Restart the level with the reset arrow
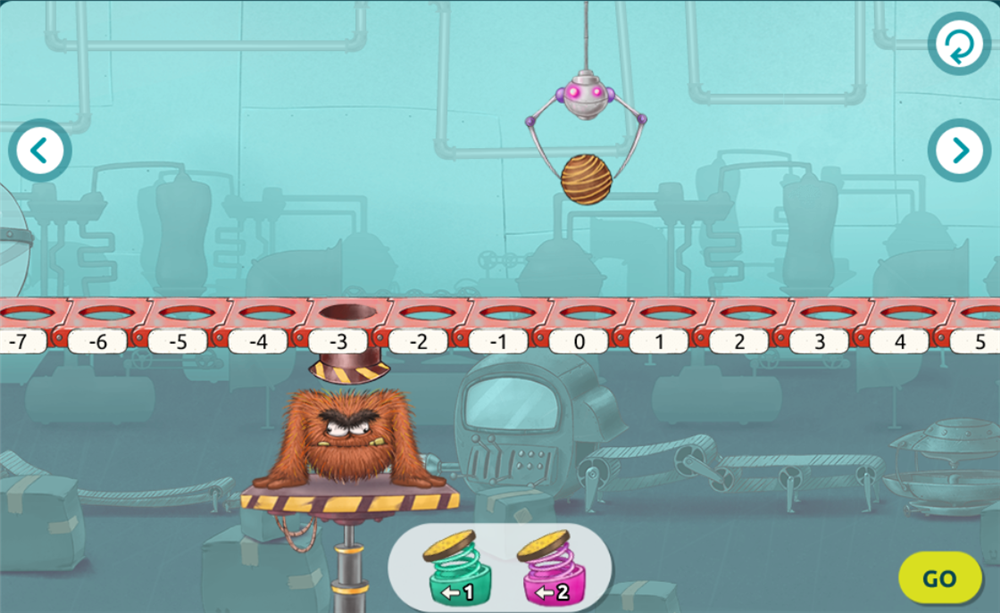This screenshot has height=613, width=1000. [x=958, y=44]
